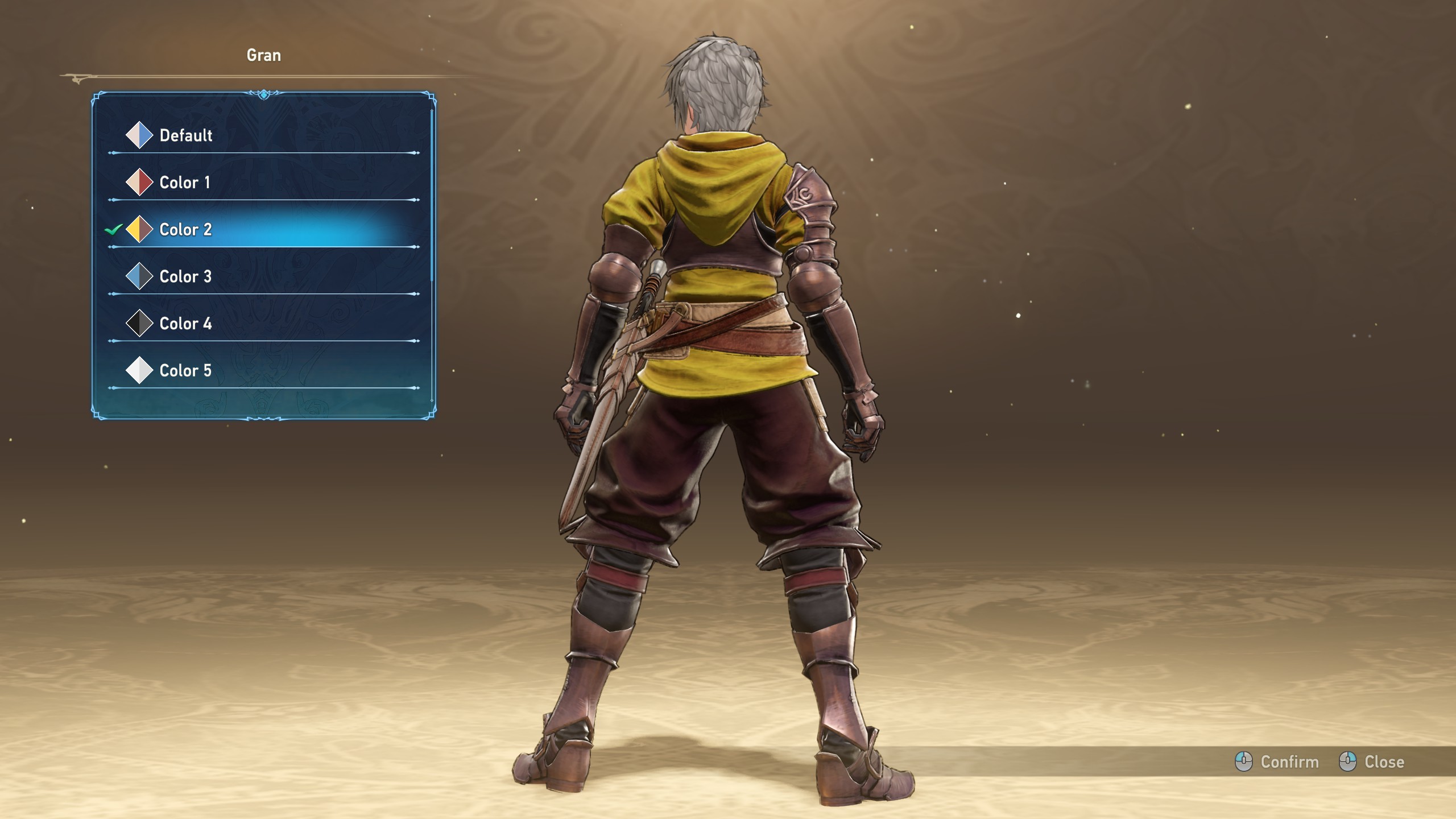Choose the Color 1 outfit option
1456x819 pixels.
185,183
